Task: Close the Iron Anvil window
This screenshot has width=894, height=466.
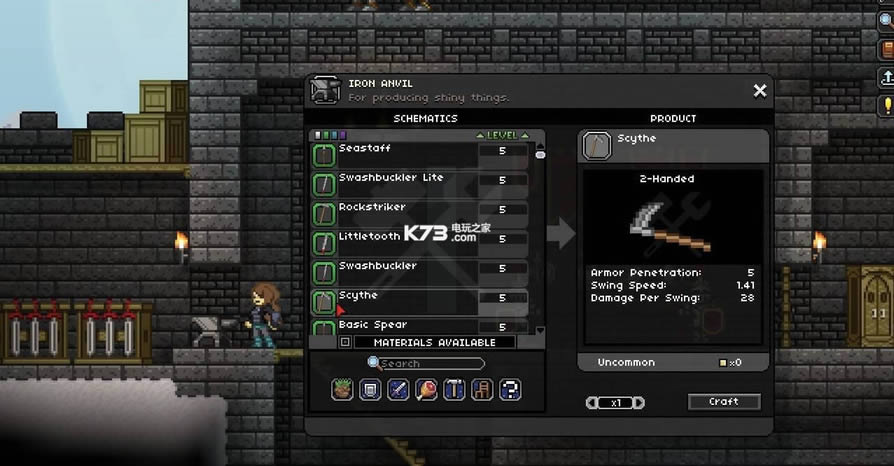Action: 760,91
